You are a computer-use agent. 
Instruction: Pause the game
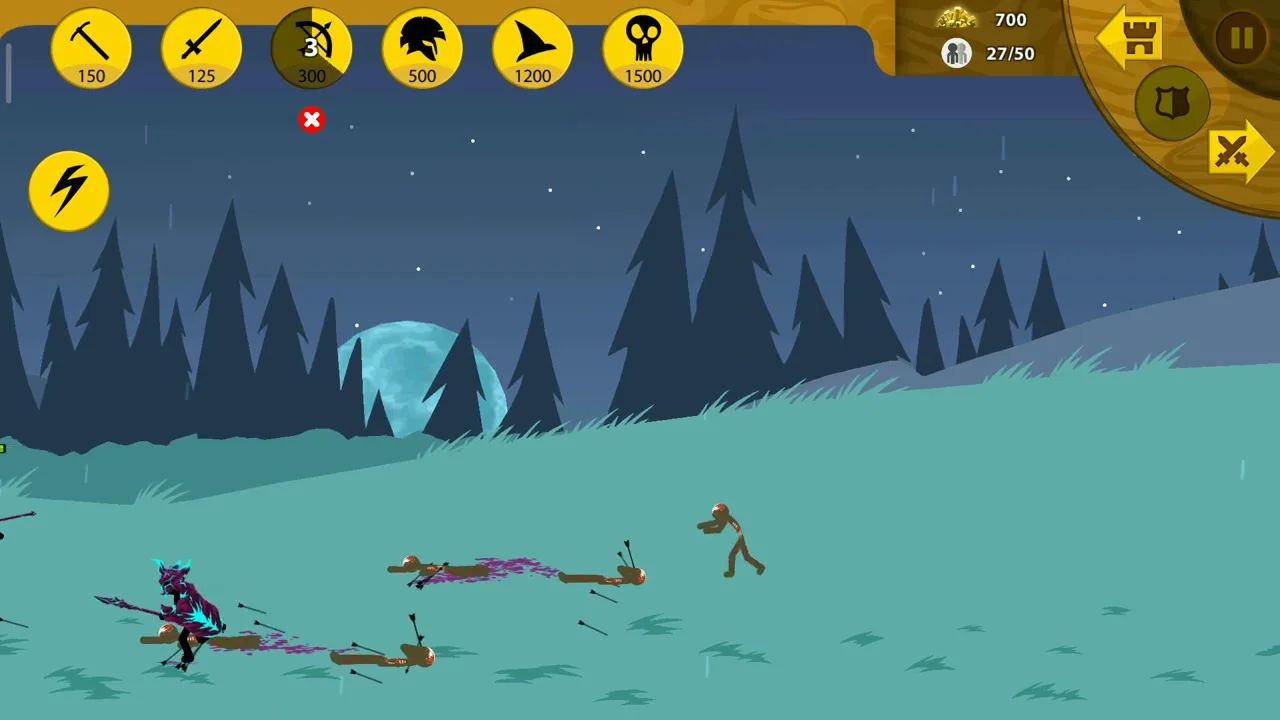point(1241,39)
